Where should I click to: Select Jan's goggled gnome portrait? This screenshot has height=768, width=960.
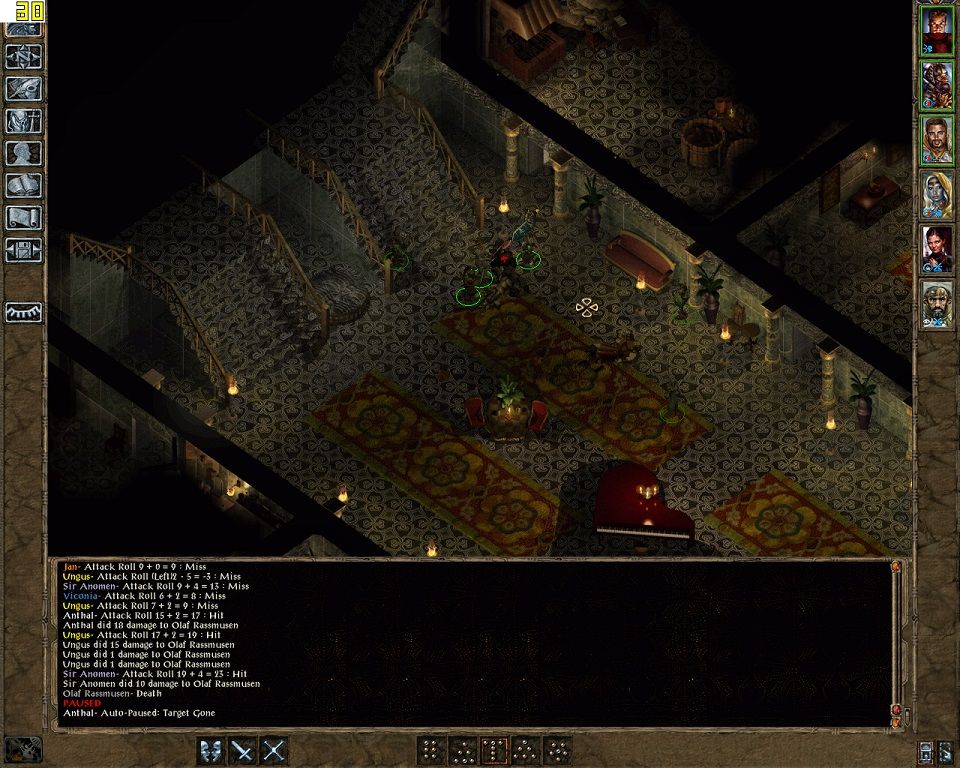pyautogui.click(x=937, y=304)
